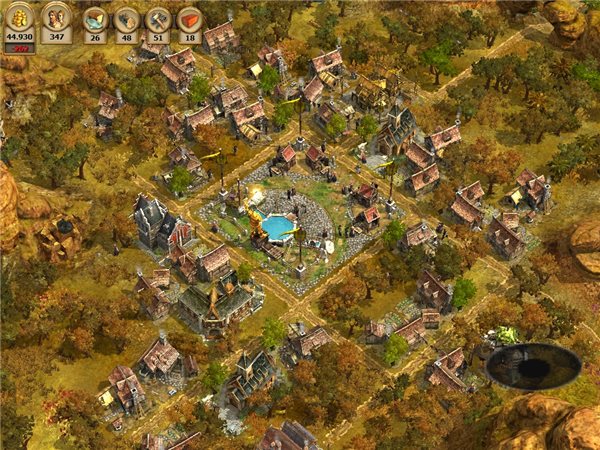Click the gold coins treasury icon
Image resolution: width=600 pixels, height=450 pixels.
[x=20, y=19]
